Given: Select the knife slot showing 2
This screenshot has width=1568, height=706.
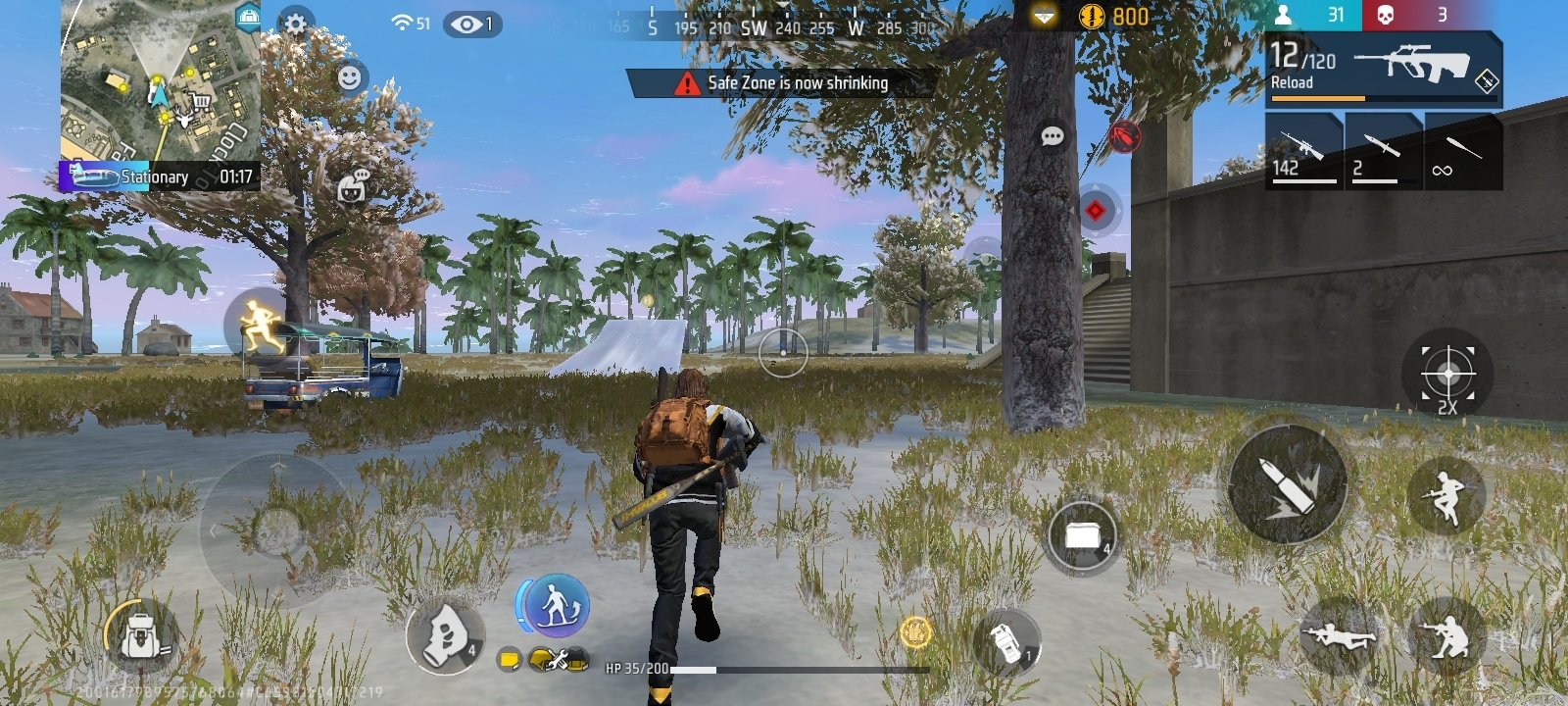Looking at the screenshot, I should (x=1383, y=151).
